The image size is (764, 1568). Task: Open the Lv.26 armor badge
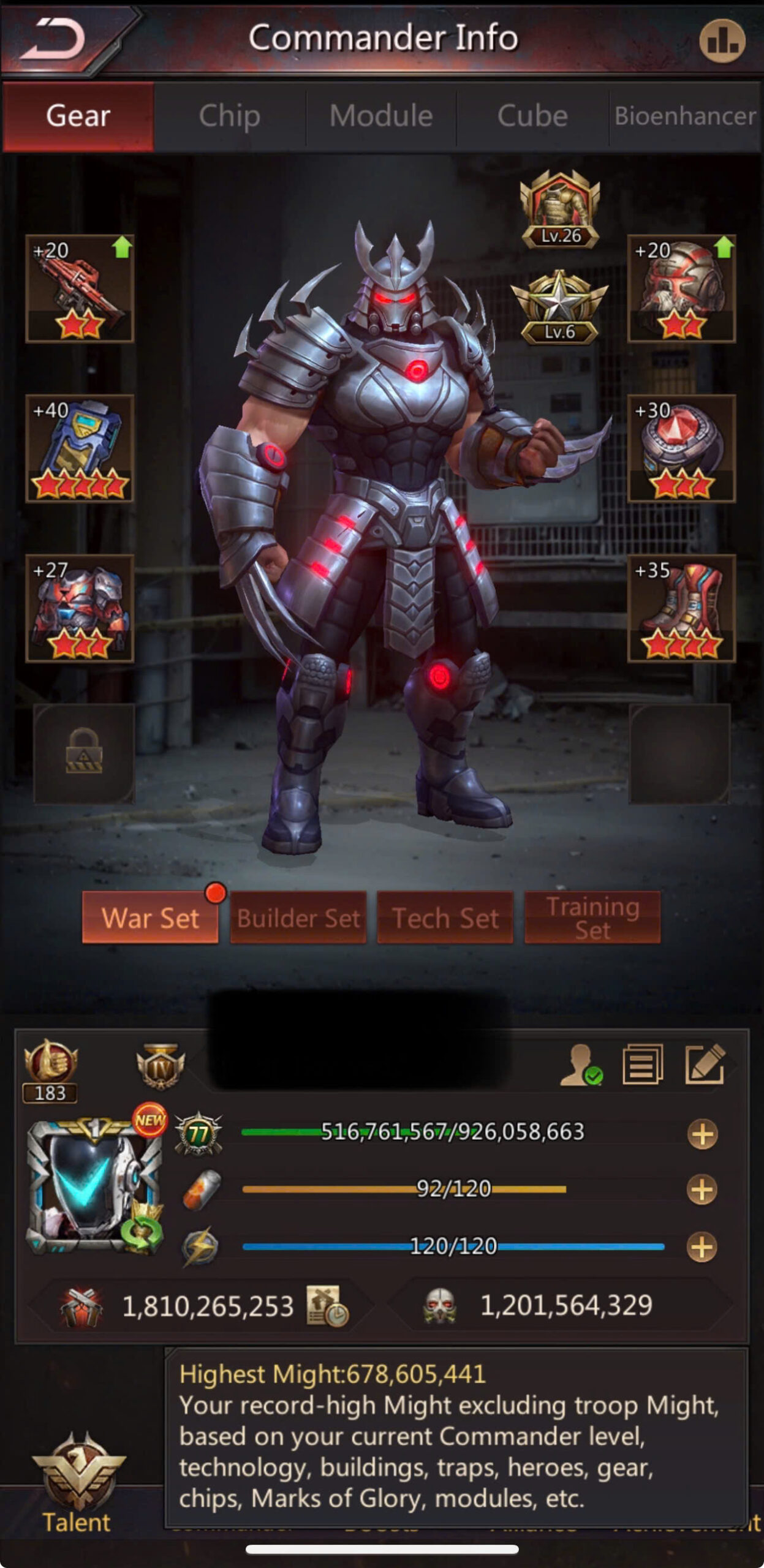[560, 209]
